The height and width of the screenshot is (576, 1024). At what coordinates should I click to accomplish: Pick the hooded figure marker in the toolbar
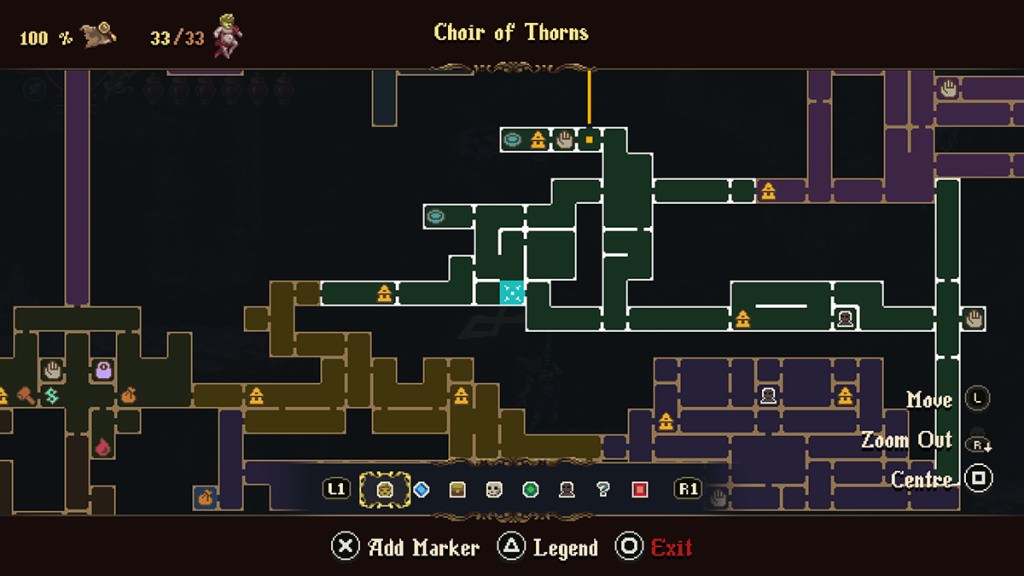tap(567, 489)
